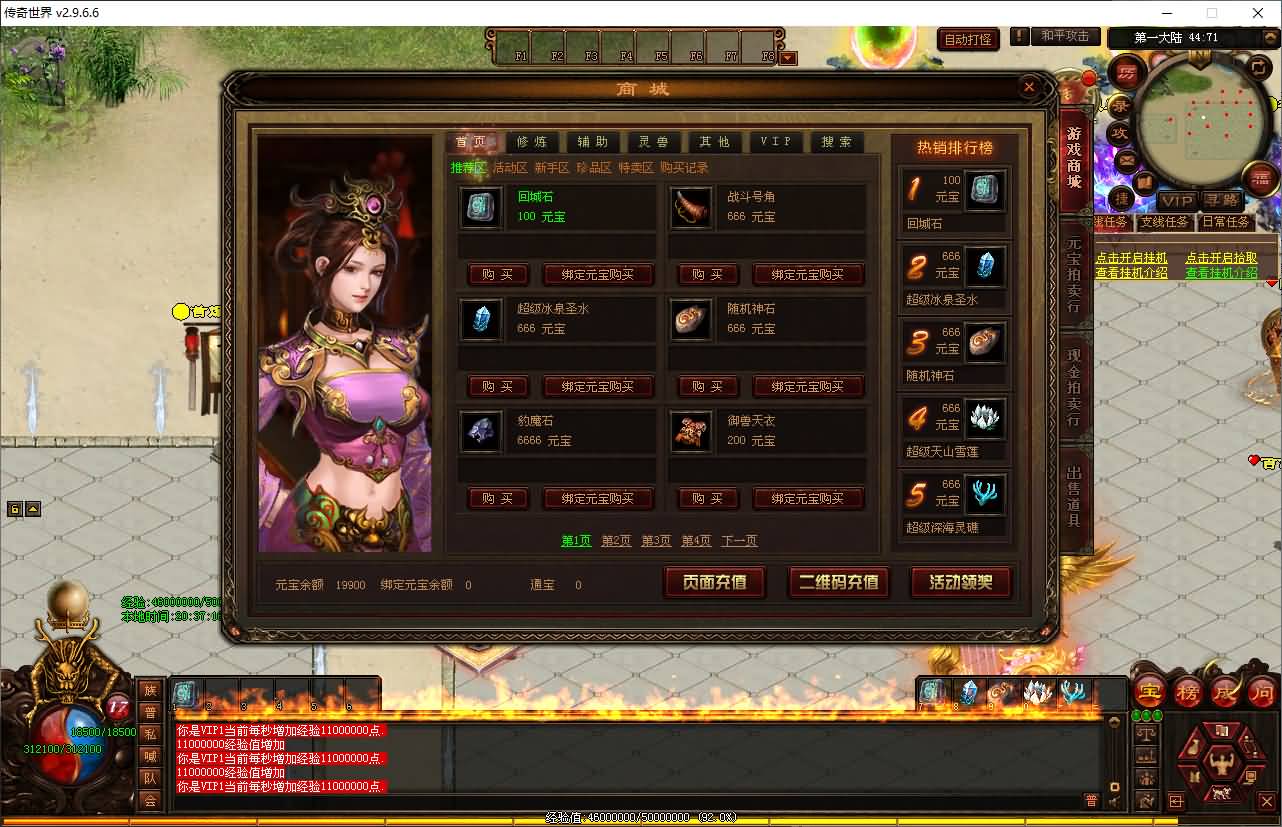Click 下一页 to expand more shop pages

(739, 540)
